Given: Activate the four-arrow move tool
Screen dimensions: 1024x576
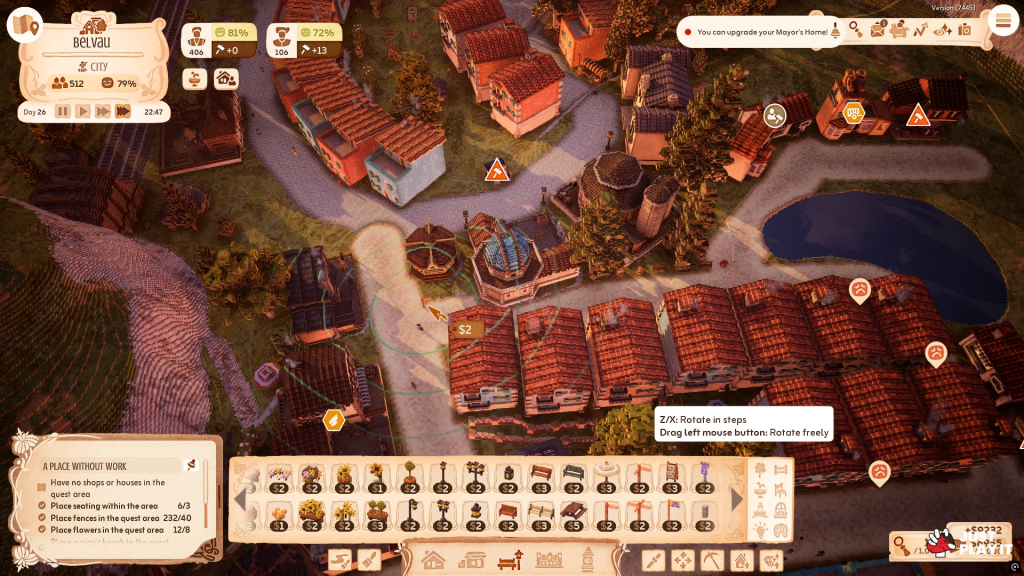Looking at the screenshot, I should pyautogui.click(x=683, y=560).
